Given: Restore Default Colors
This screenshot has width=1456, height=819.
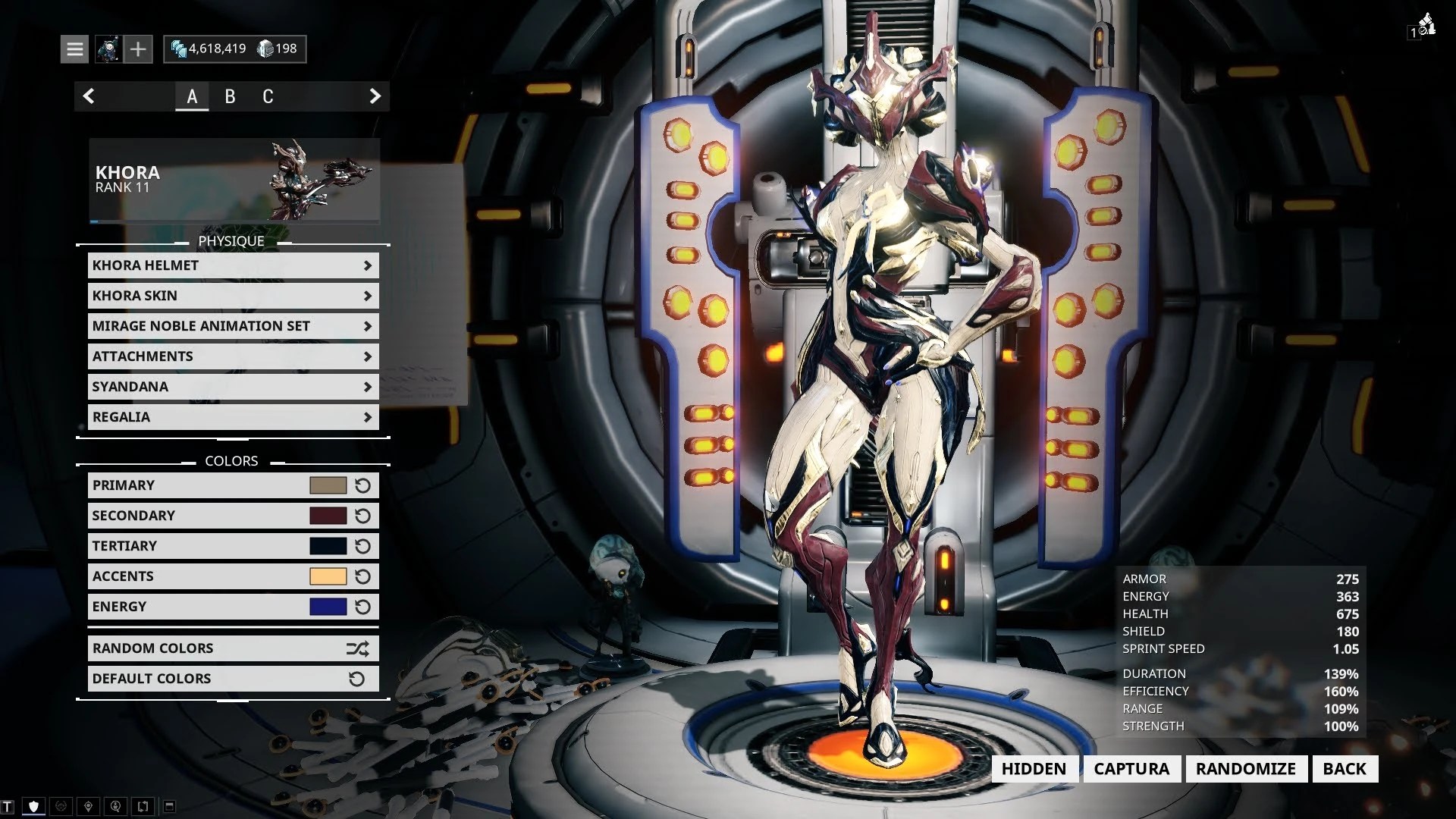Looking at the screenshot, I should click(233, 679).
